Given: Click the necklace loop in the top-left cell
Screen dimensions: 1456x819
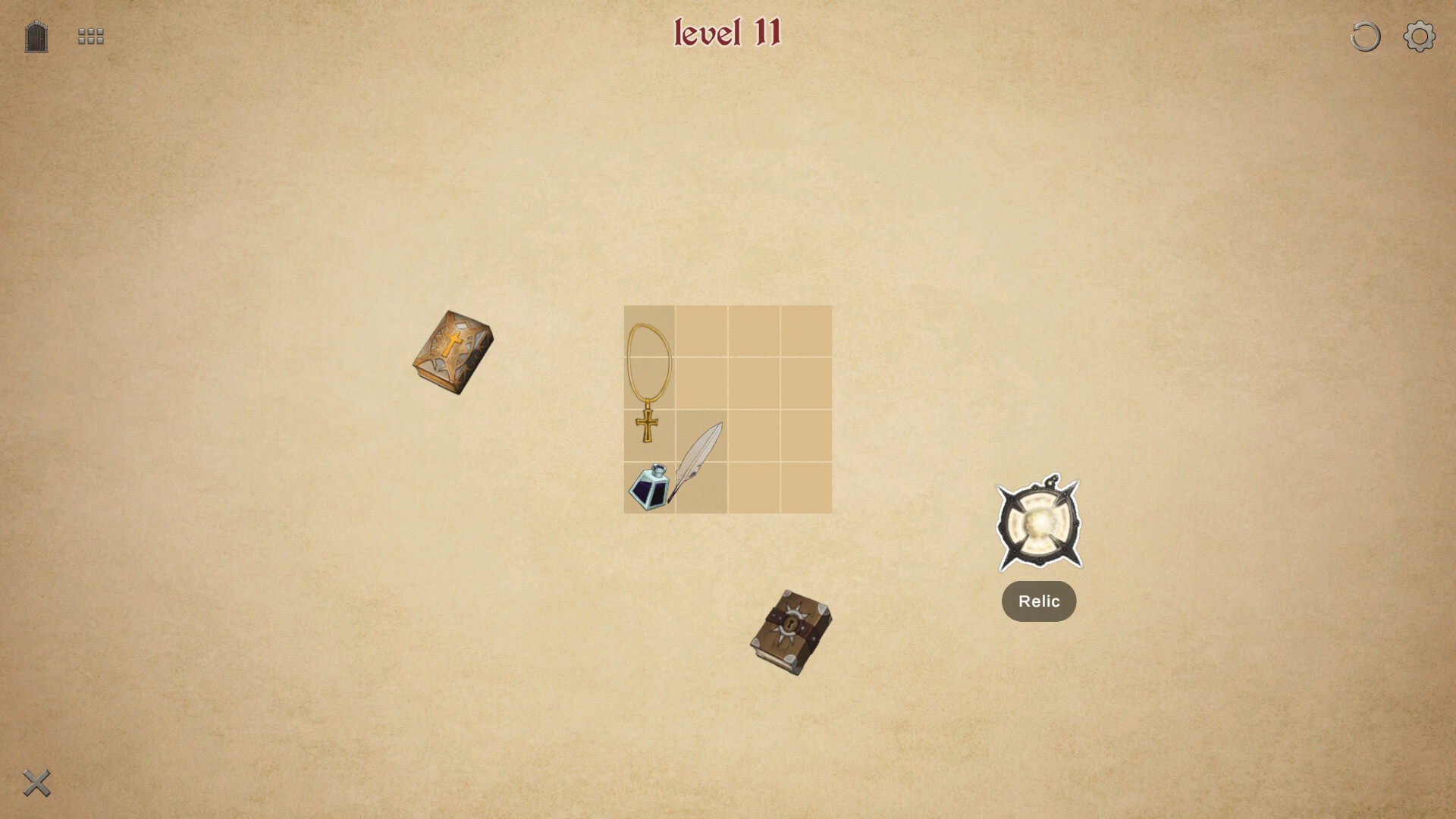Looking at the screenshot, I should (x=650, y=331).
